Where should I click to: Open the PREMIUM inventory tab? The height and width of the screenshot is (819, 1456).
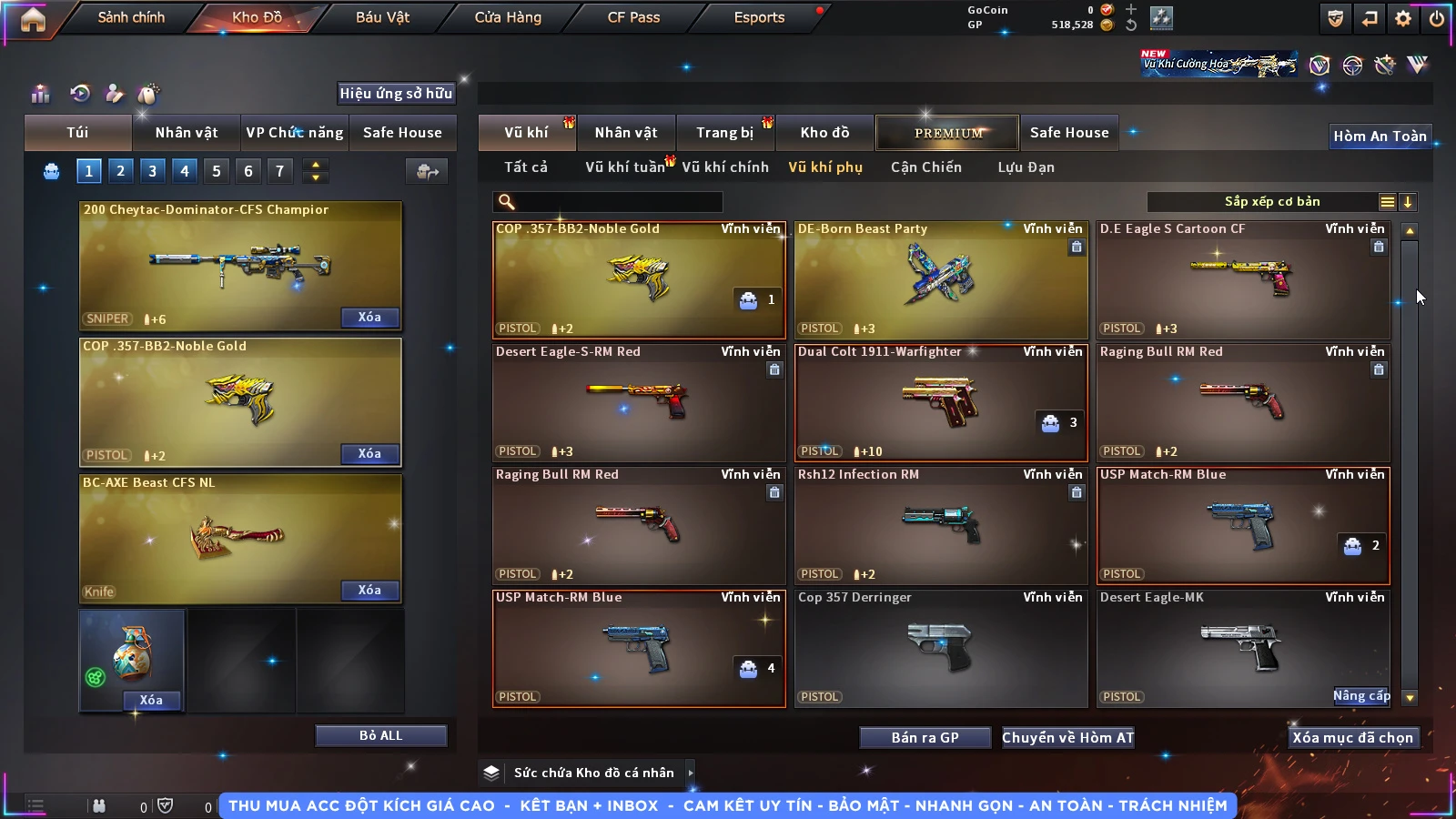pyautogui.click(x=948, y=133)
